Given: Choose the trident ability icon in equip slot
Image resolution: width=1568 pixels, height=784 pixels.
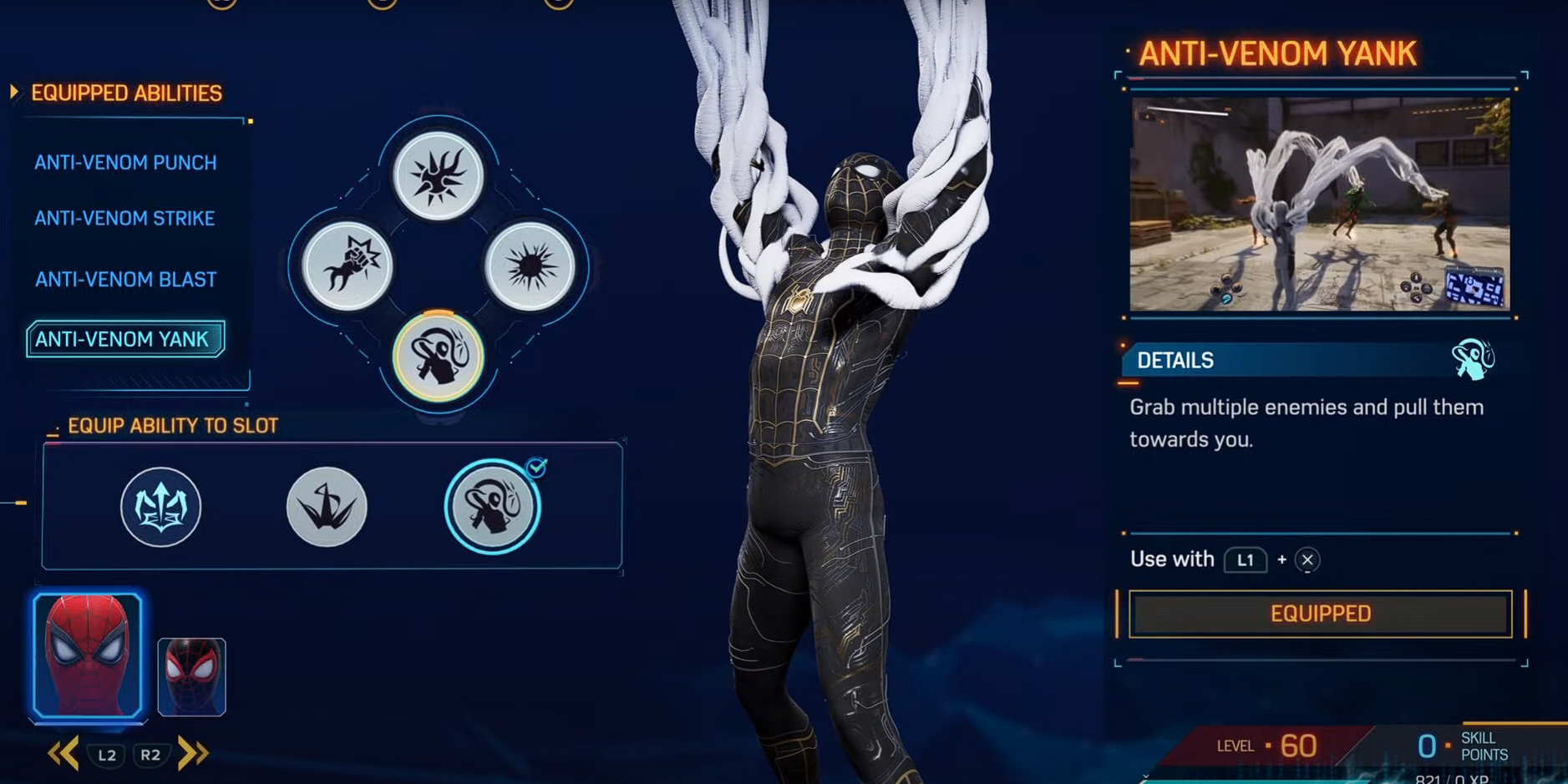Looking at the screenshot, I should [x=160, y=505].
